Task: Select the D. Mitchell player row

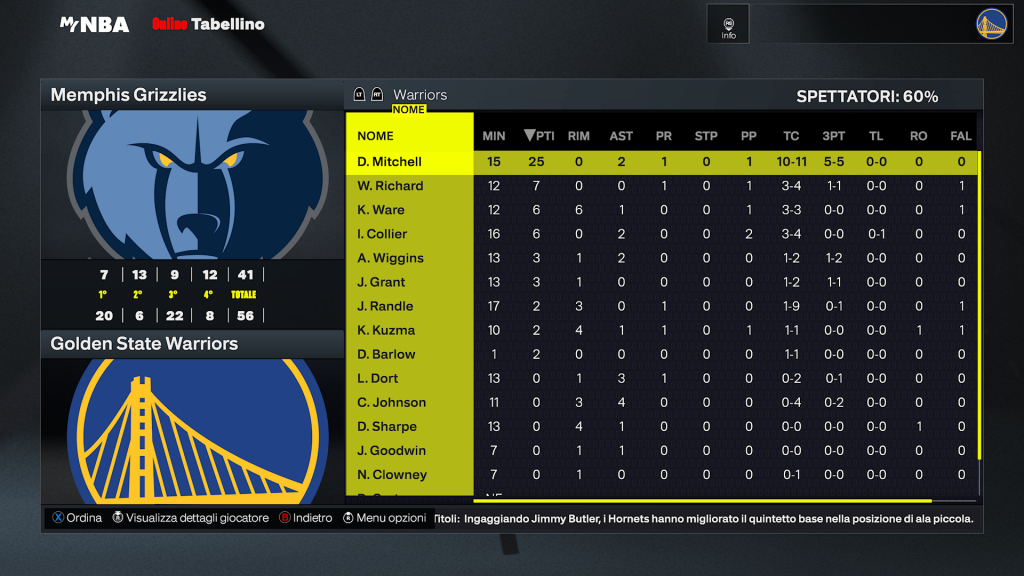Action: pyautogui.click(x=390, y=162)
